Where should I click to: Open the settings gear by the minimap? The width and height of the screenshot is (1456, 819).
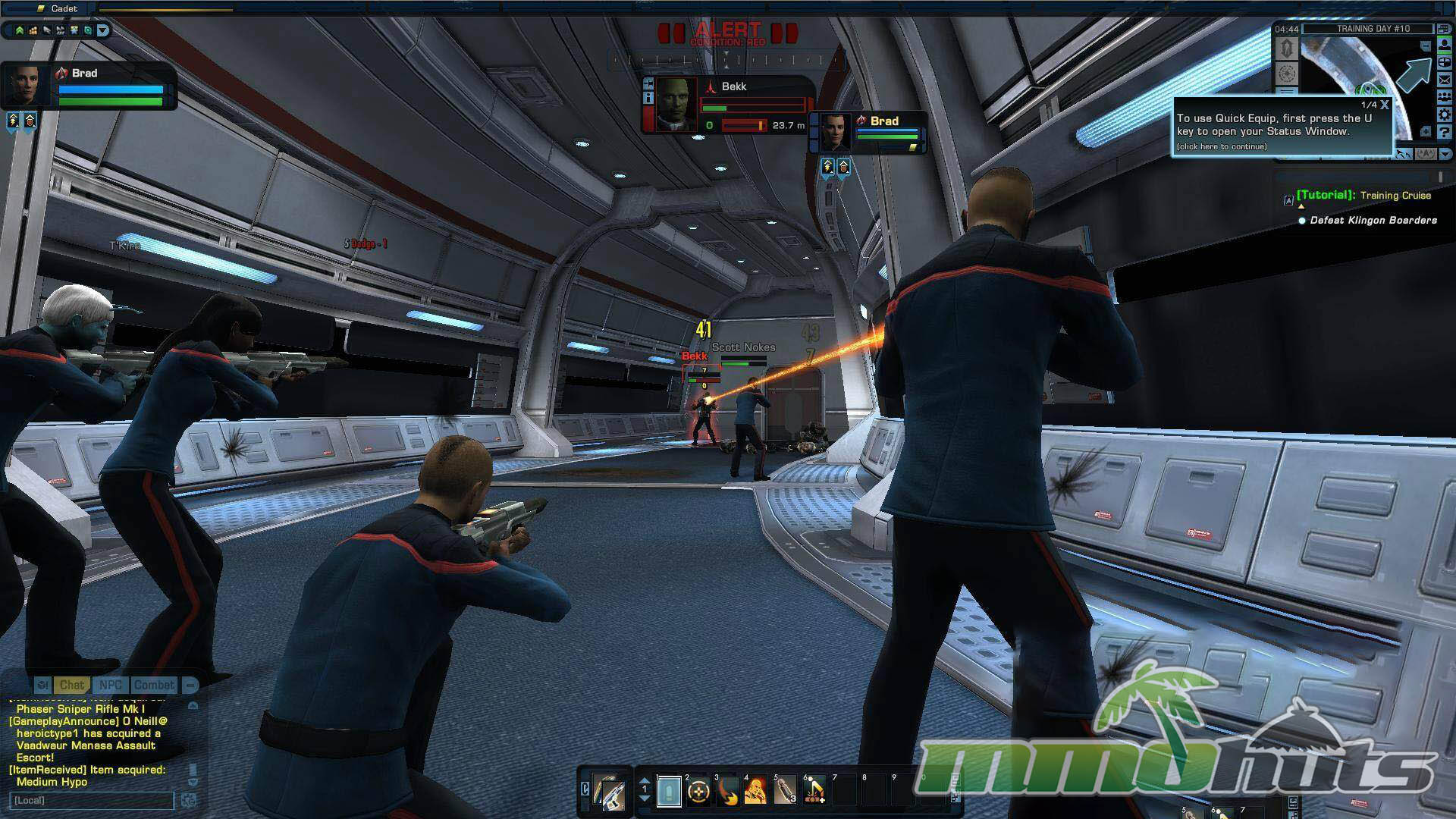point(1445,115)
